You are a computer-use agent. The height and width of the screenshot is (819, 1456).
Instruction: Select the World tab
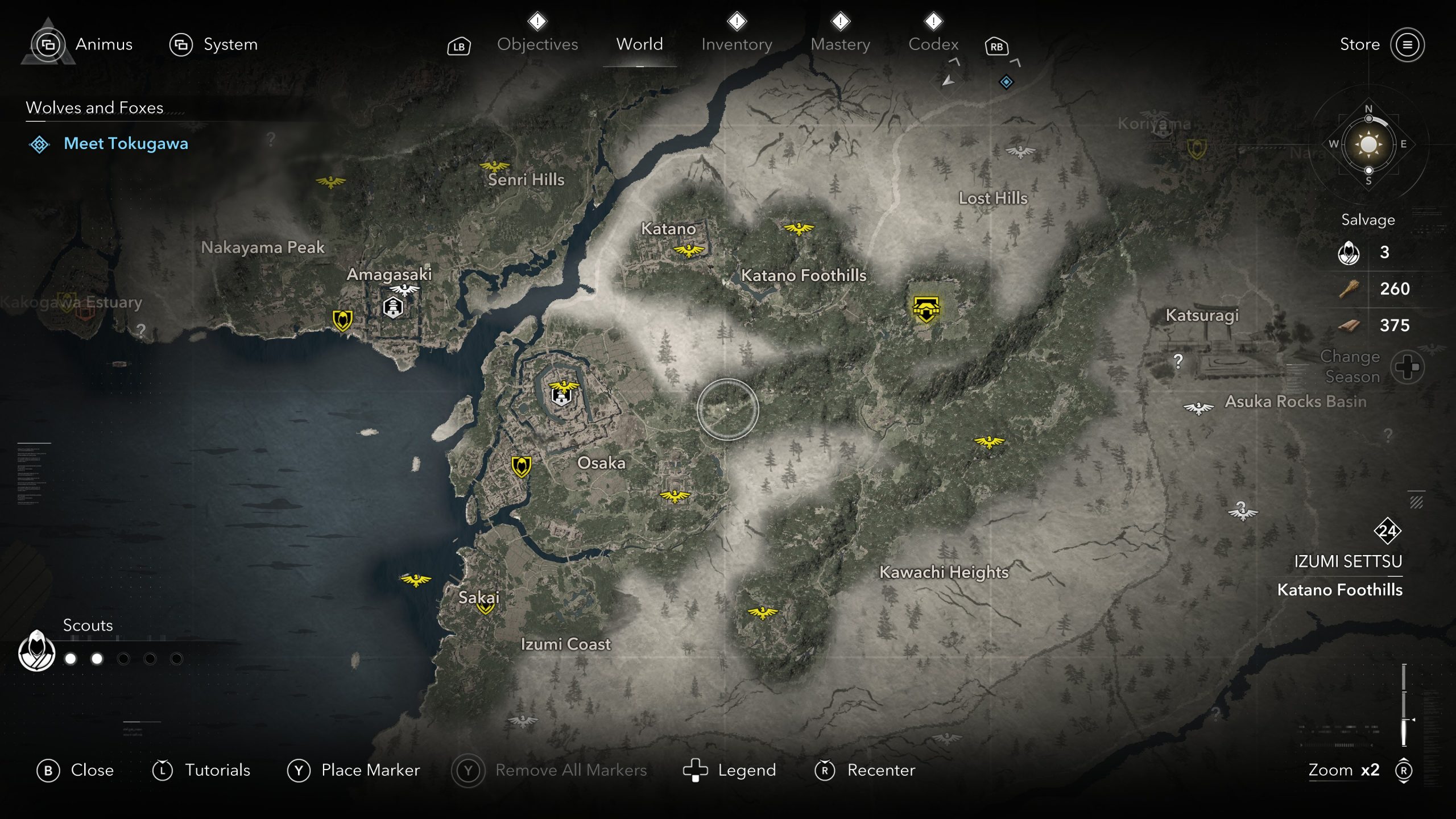(x=639, y=44)
